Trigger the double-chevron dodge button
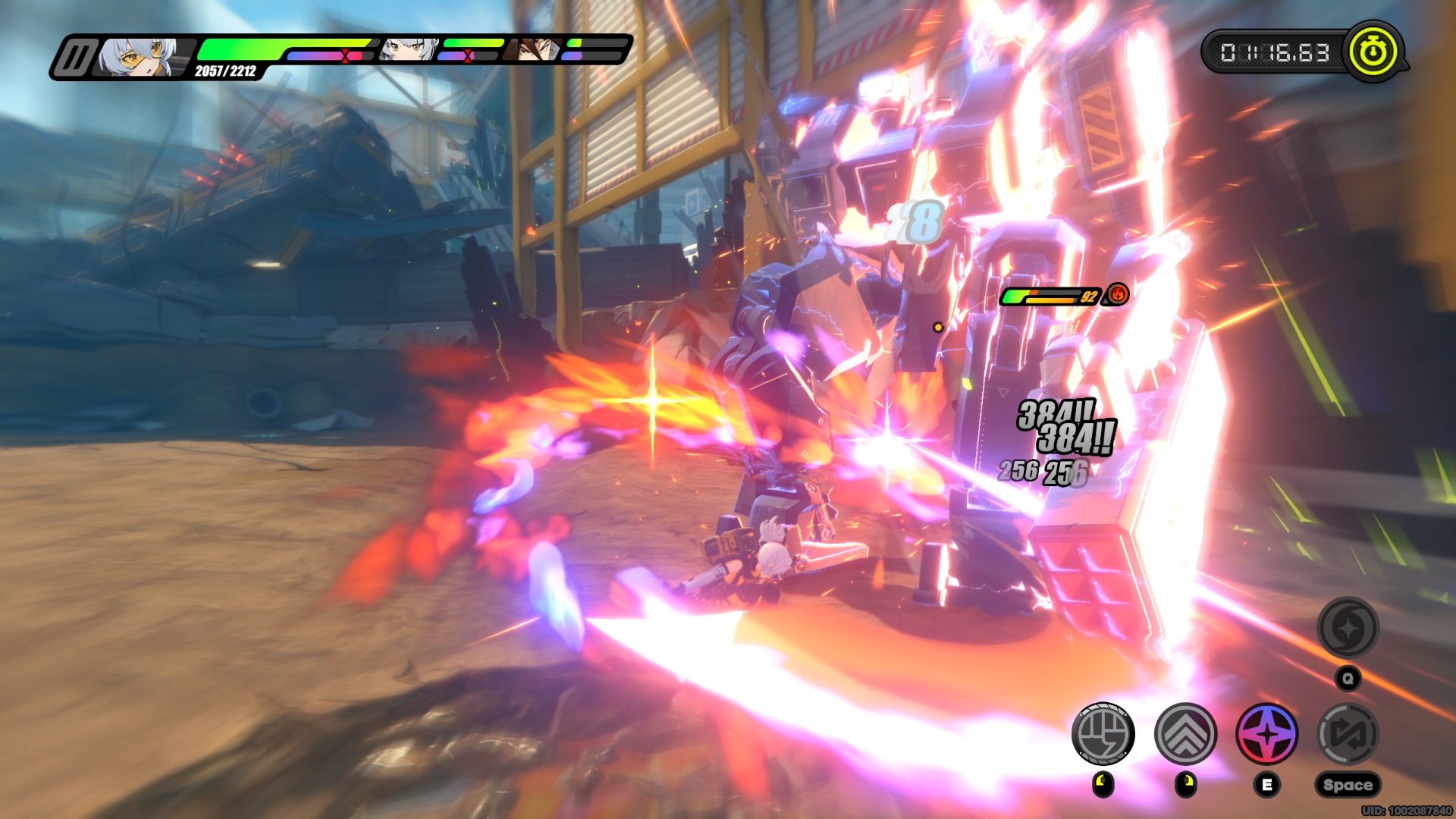Screen dimensions: 1456x819 1185,733
